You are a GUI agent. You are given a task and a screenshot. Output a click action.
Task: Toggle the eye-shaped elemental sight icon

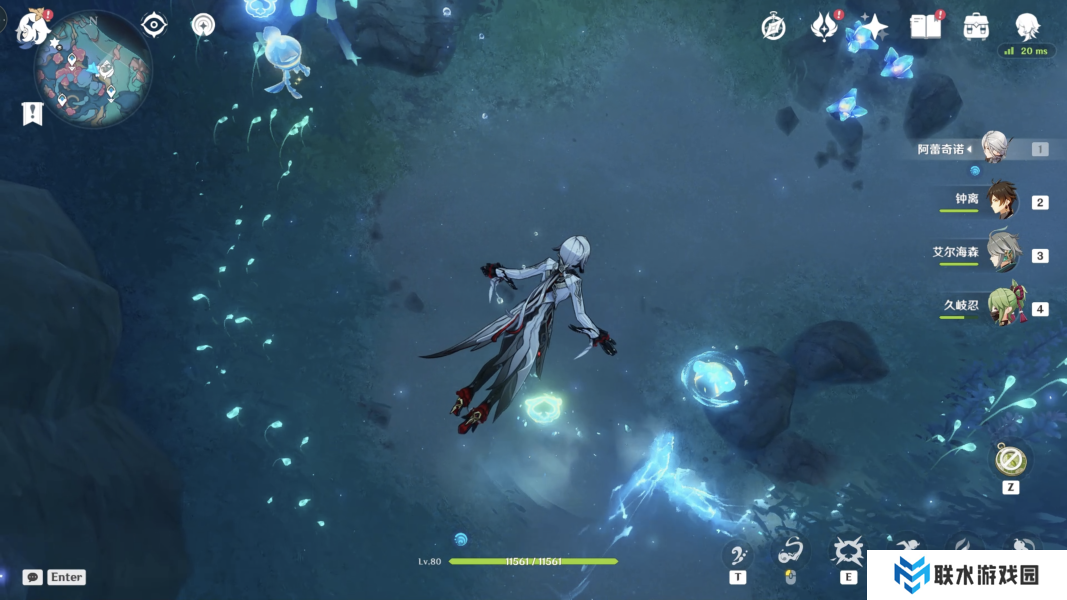154,25
